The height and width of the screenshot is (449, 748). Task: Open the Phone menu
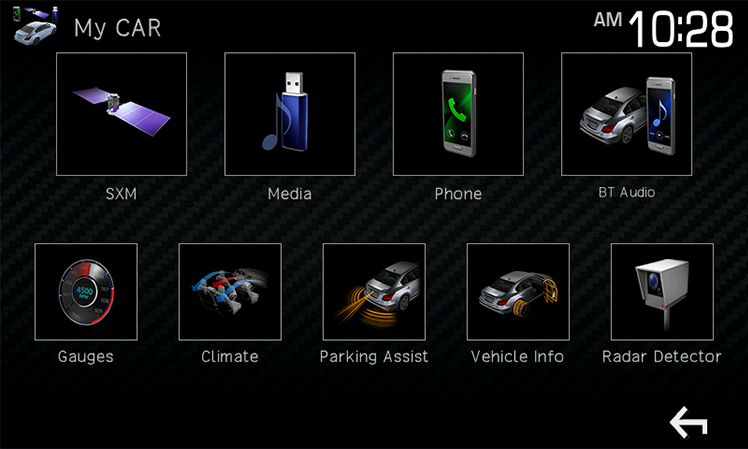pos(458,114)
